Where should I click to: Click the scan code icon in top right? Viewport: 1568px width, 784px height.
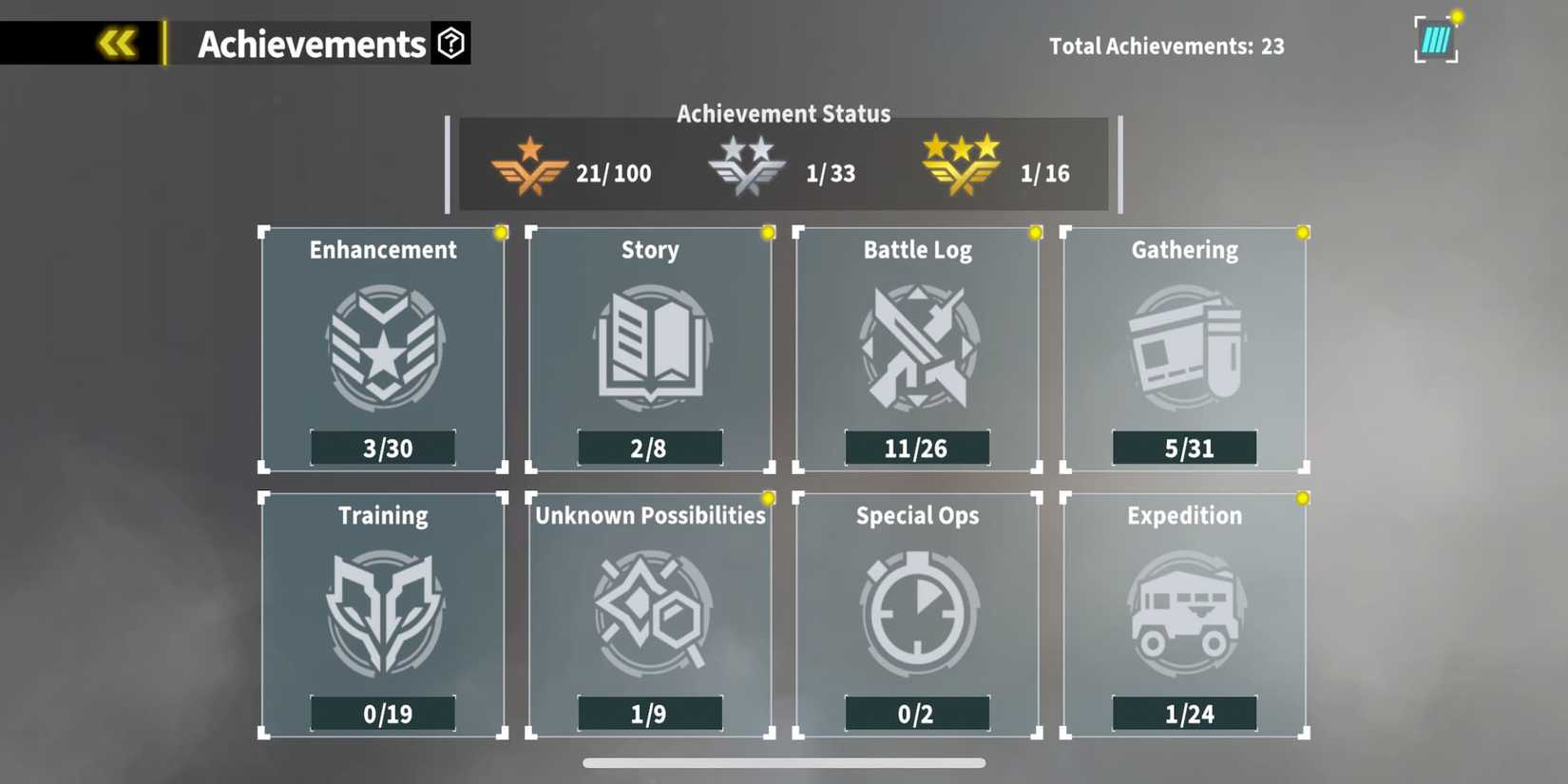pyautogui.click(x=1435, y=38)
